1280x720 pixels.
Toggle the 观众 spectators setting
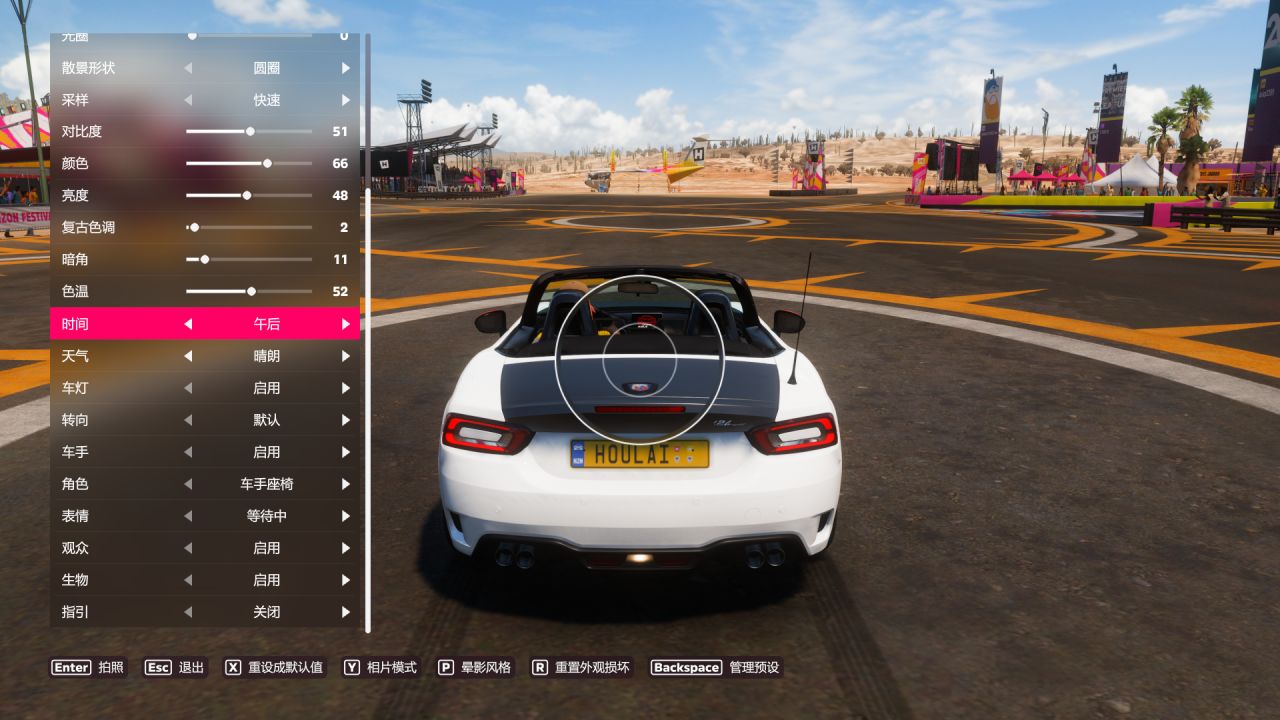tap(346, 548)
